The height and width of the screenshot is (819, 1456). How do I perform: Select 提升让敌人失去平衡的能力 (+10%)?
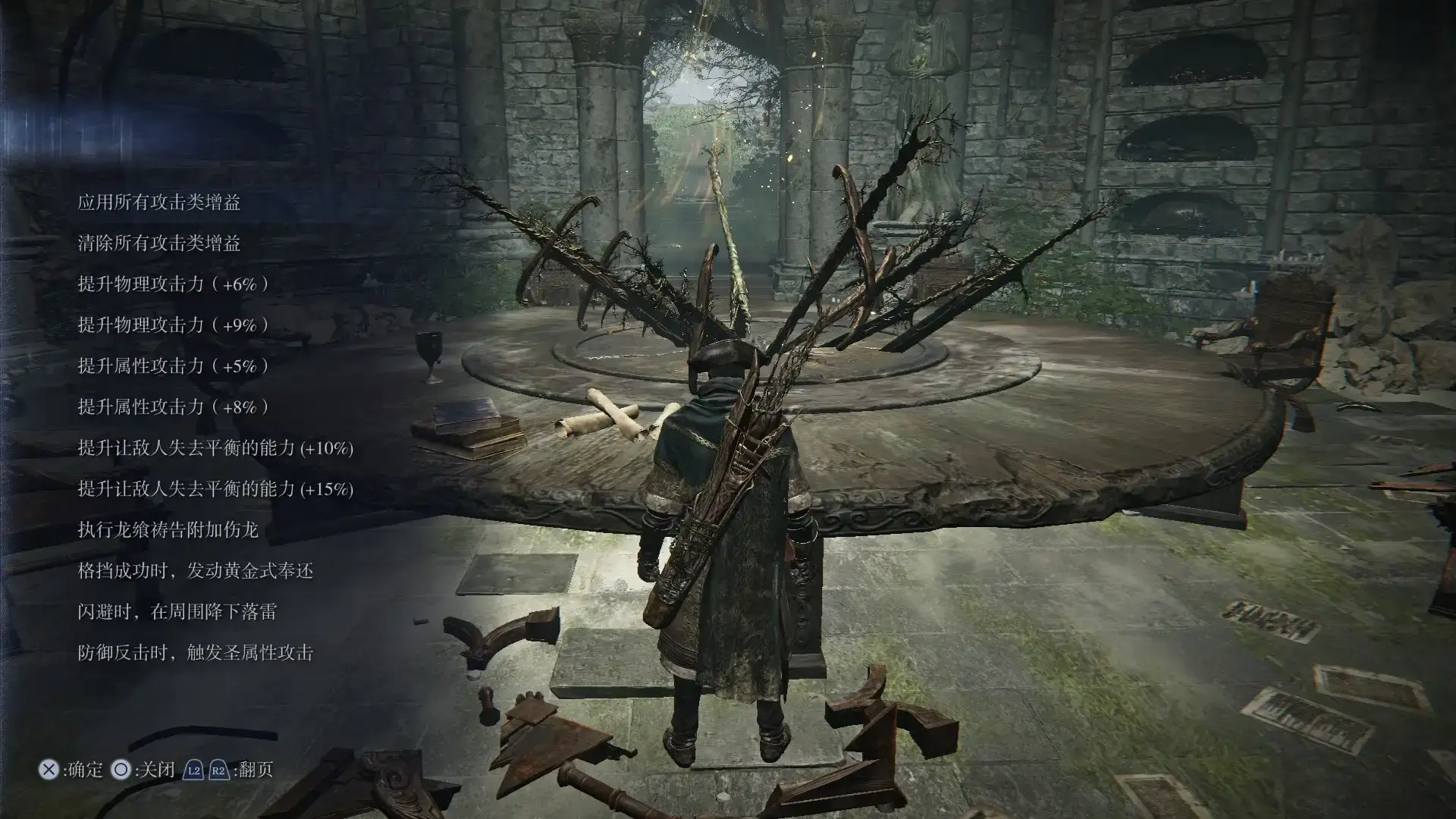(215, 448)
